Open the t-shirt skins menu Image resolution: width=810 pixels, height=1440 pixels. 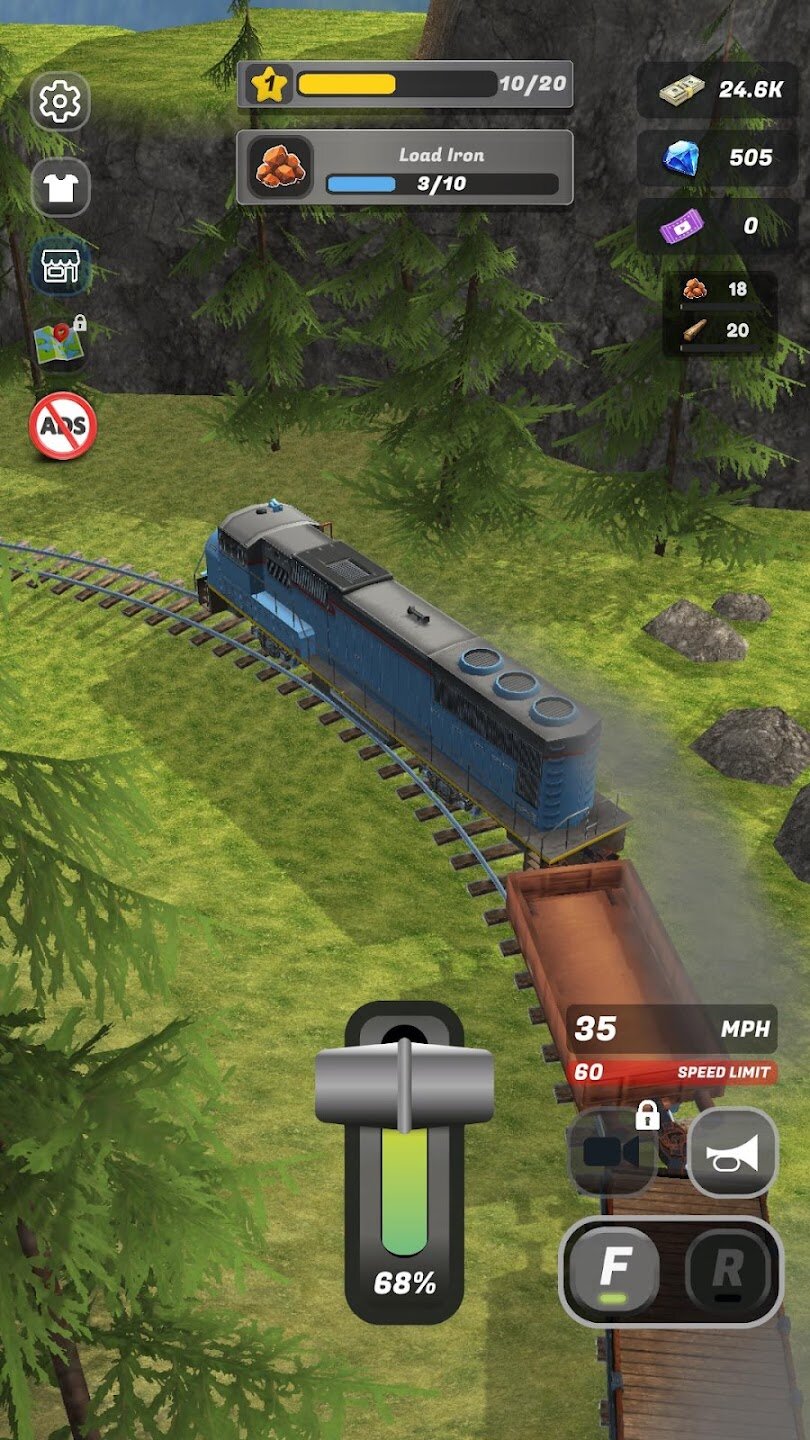[x=60, y=187]
